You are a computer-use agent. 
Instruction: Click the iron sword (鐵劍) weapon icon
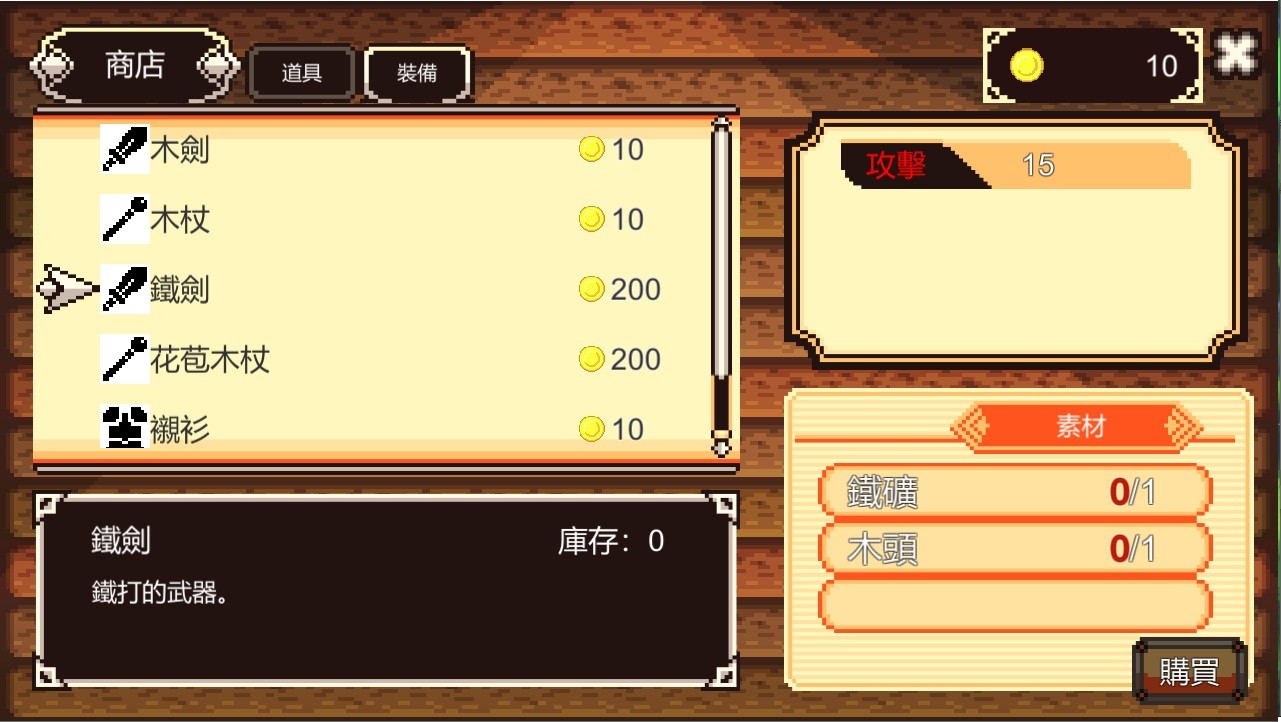[125, 288]
